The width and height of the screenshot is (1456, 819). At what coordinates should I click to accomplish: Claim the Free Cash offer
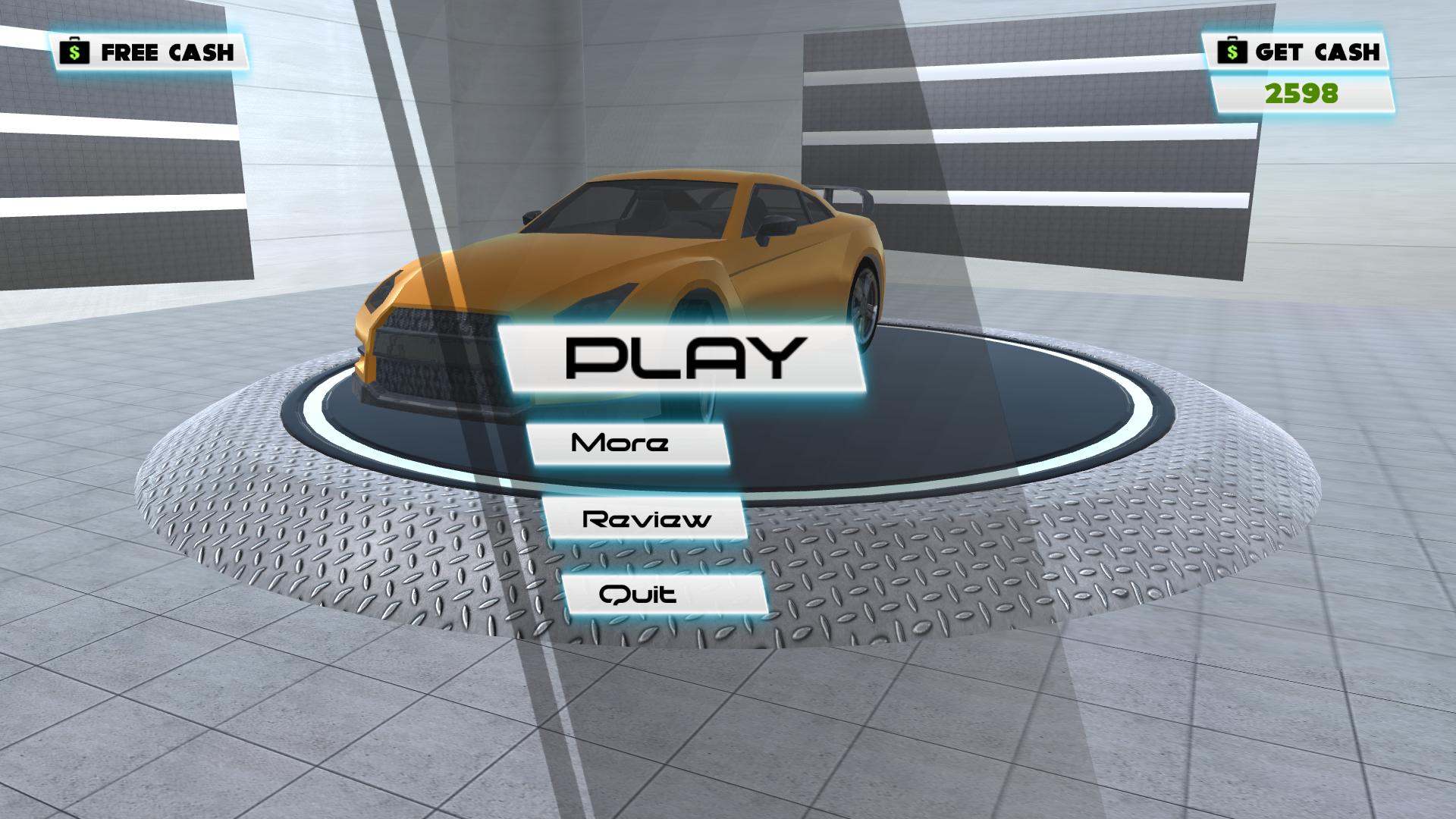coord(149,52)
